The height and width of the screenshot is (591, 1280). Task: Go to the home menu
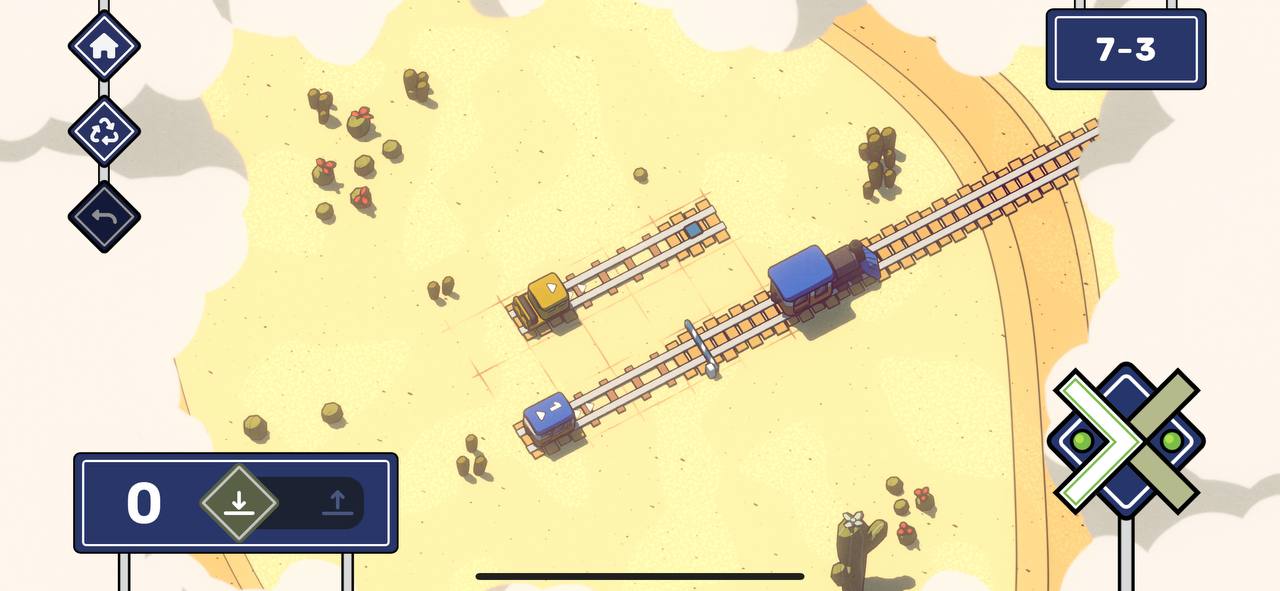(104, 46)
